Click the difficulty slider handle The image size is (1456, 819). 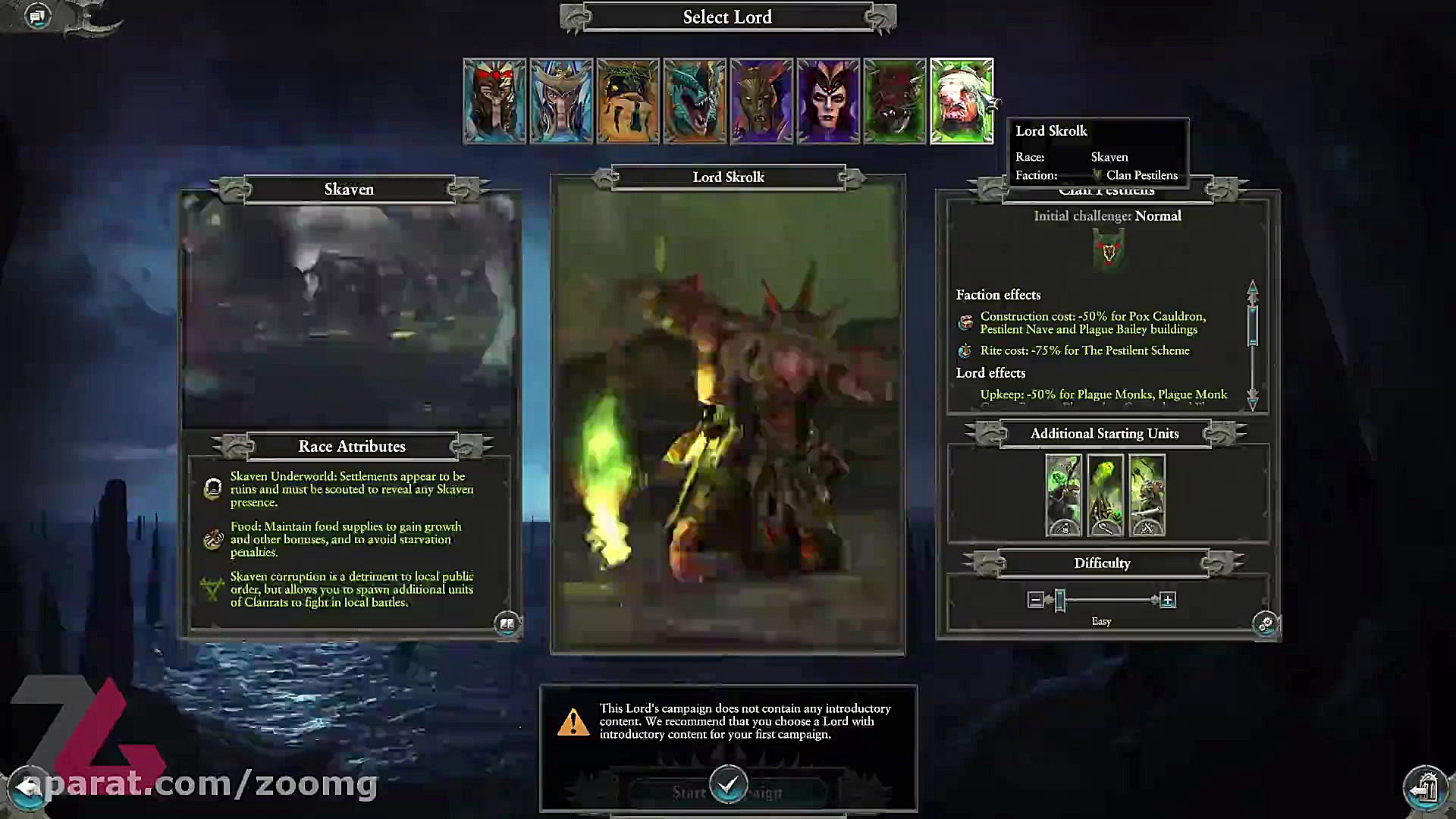pyautogui.click(x=1060, y=601)
